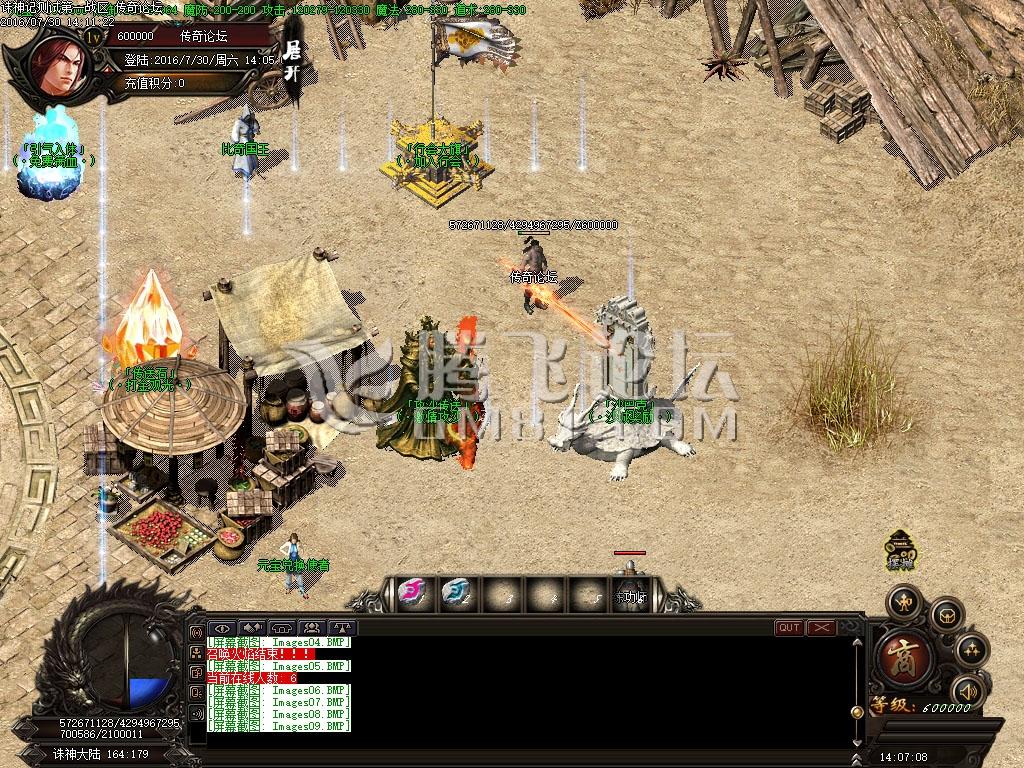Close the game with the X button
1024x768 pixels.
[822, 628]
